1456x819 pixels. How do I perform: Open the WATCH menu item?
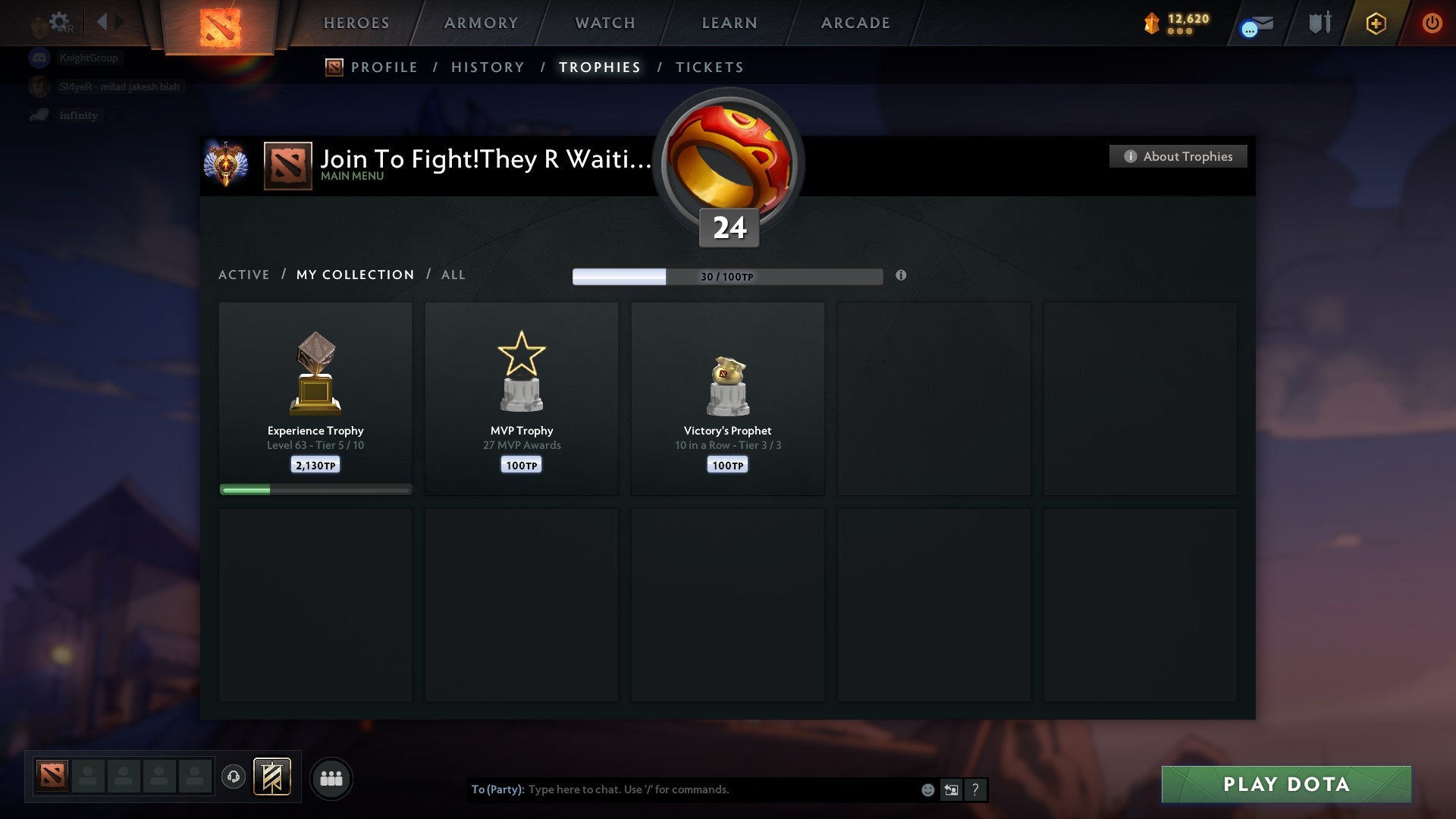(604, 23)
